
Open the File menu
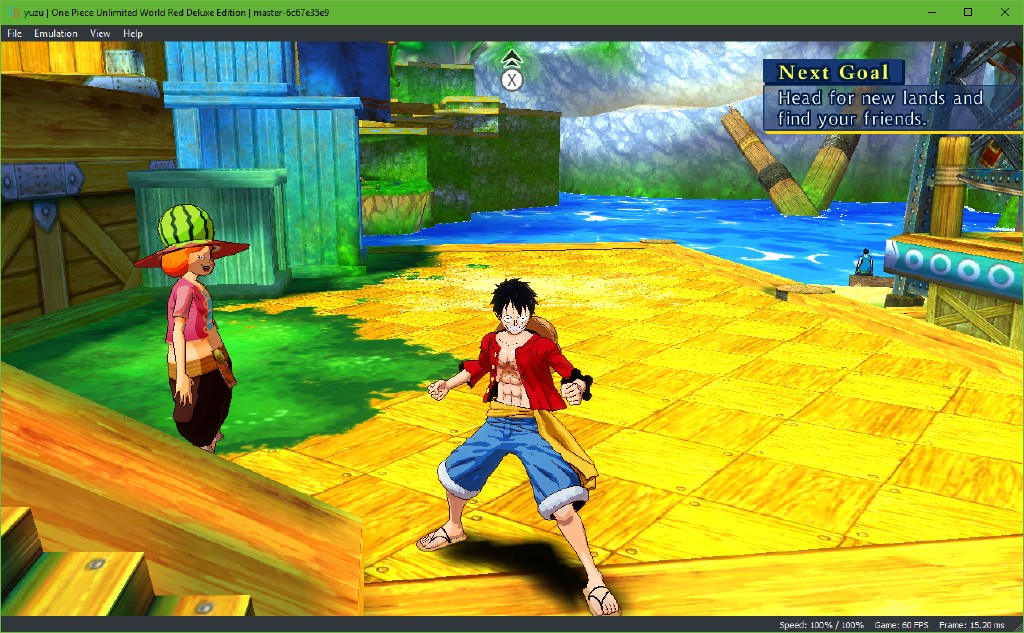[14, 33]
